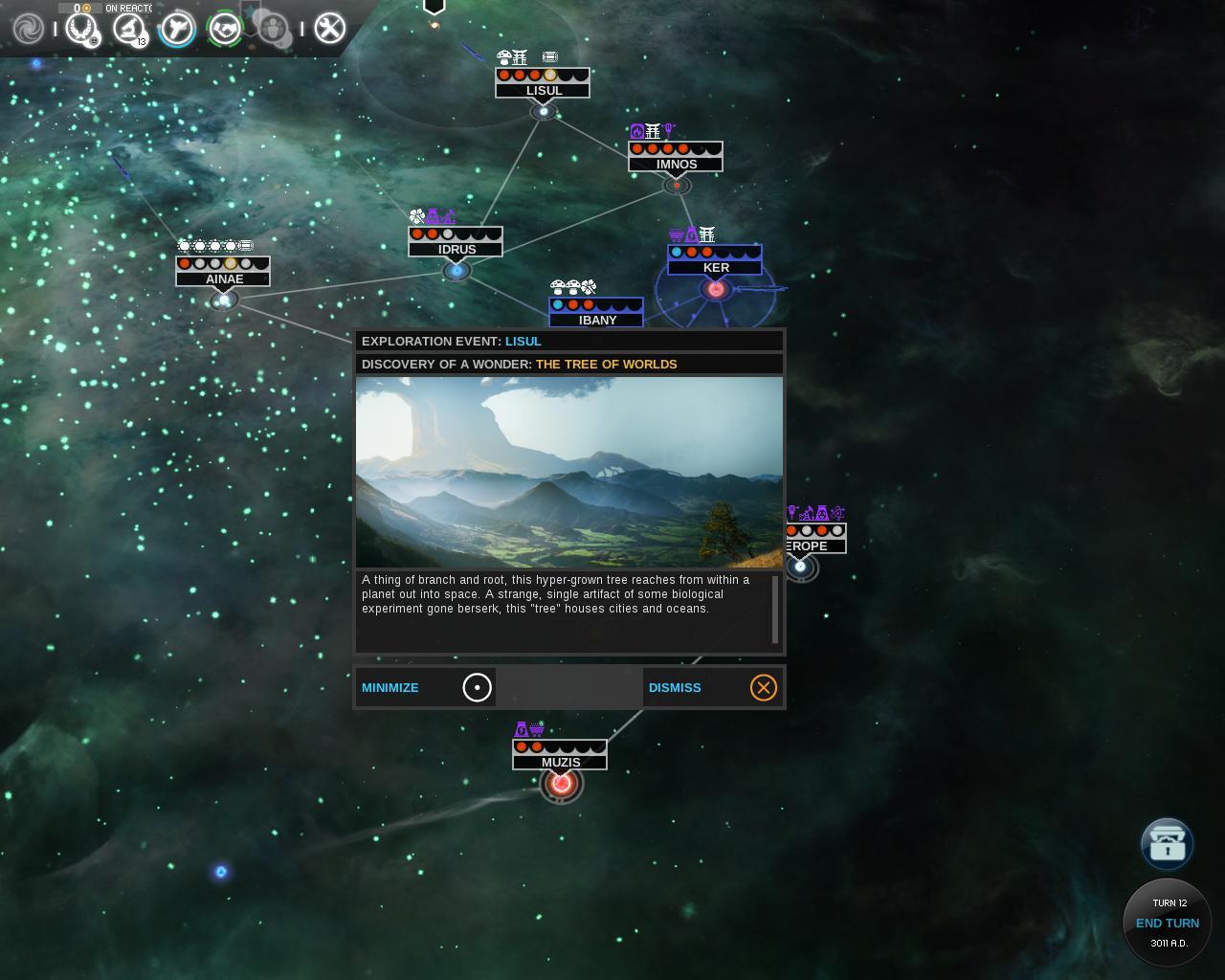The height and width of the screenshot is (980, 1225).
Task: Open the military fleet spaceship screen
Action: (x=177, y=29)
